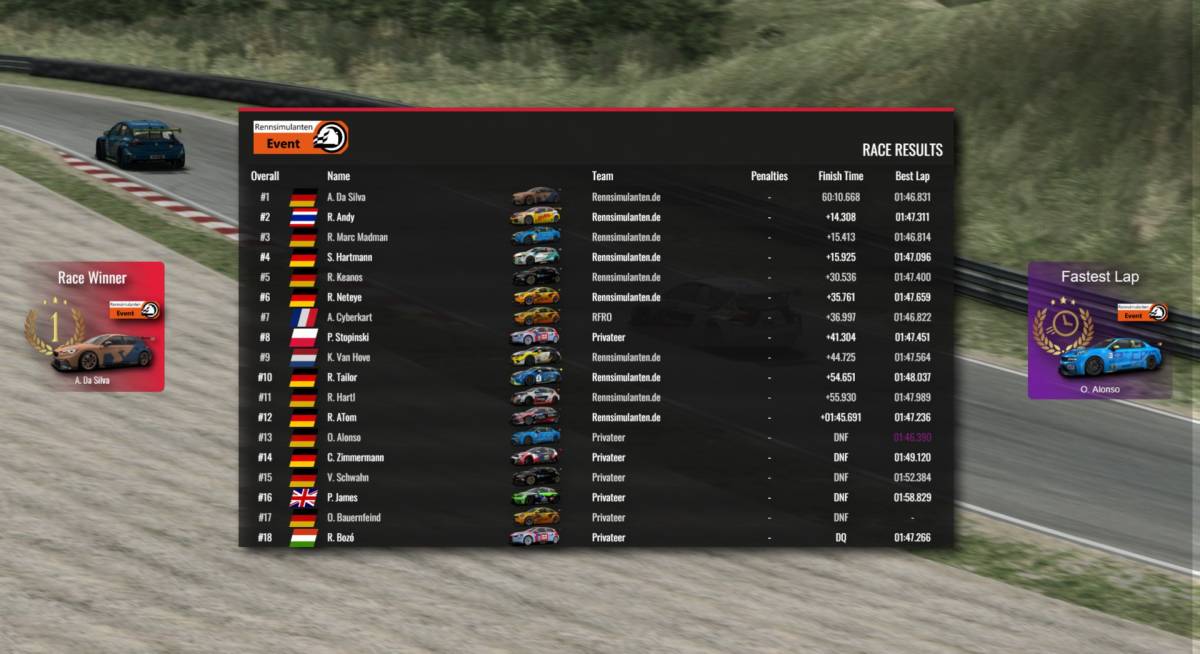The width and height of the screenshot is (1200, 654).
Task: Select O. Alonso's DNF row
Action: [x=596, y=437]
